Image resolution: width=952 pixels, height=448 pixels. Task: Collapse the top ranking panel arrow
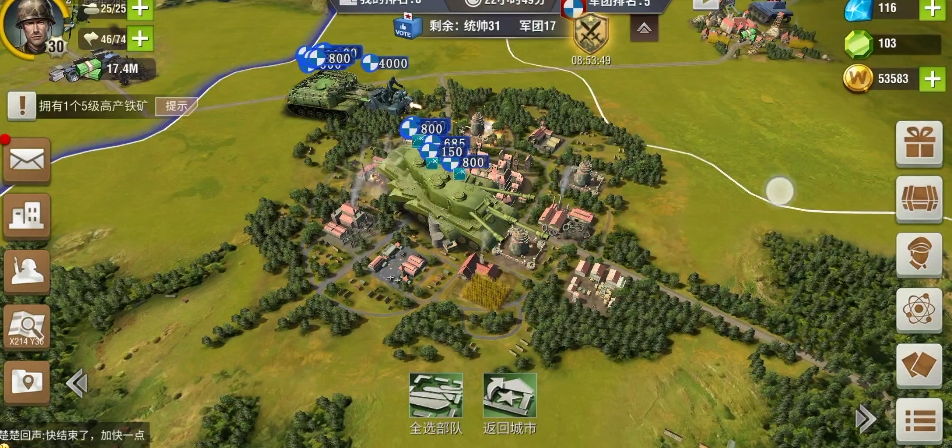(x=643, y=30)
